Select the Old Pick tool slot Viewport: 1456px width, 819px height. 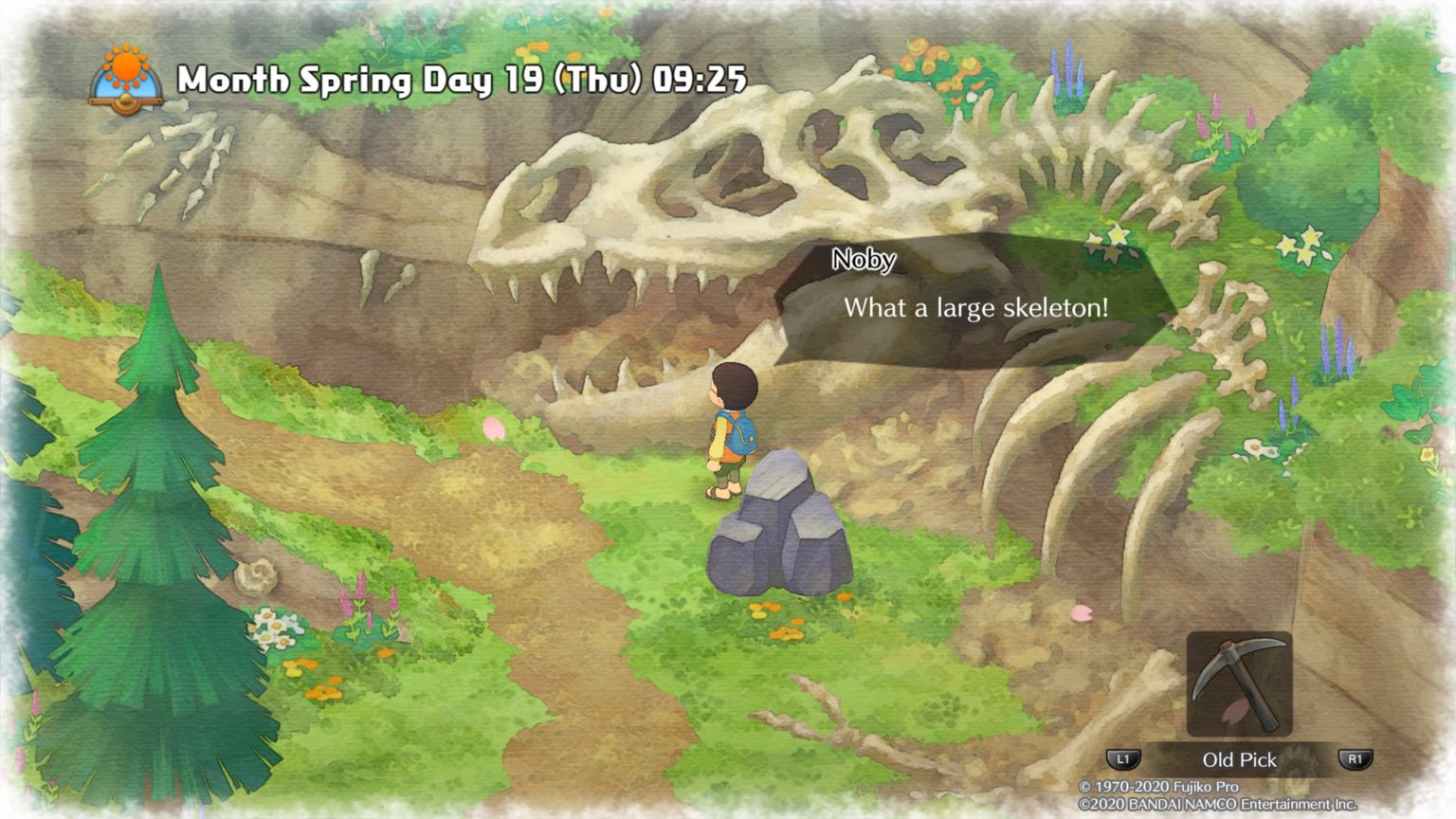1239,684
